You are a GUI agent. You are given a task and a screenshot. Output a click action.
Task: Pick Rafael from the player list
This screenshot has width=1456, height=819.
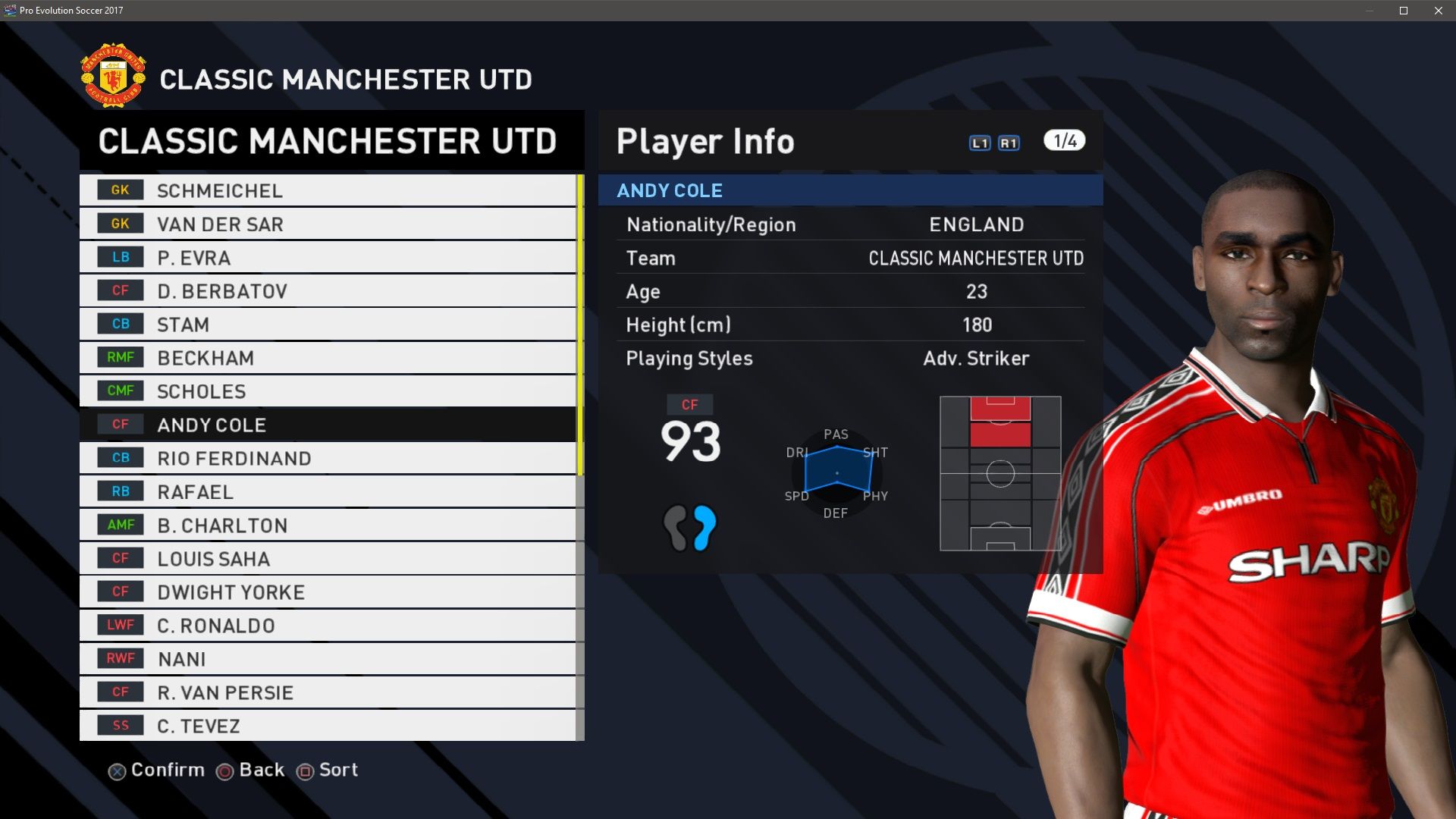click(x=328, y=491)
